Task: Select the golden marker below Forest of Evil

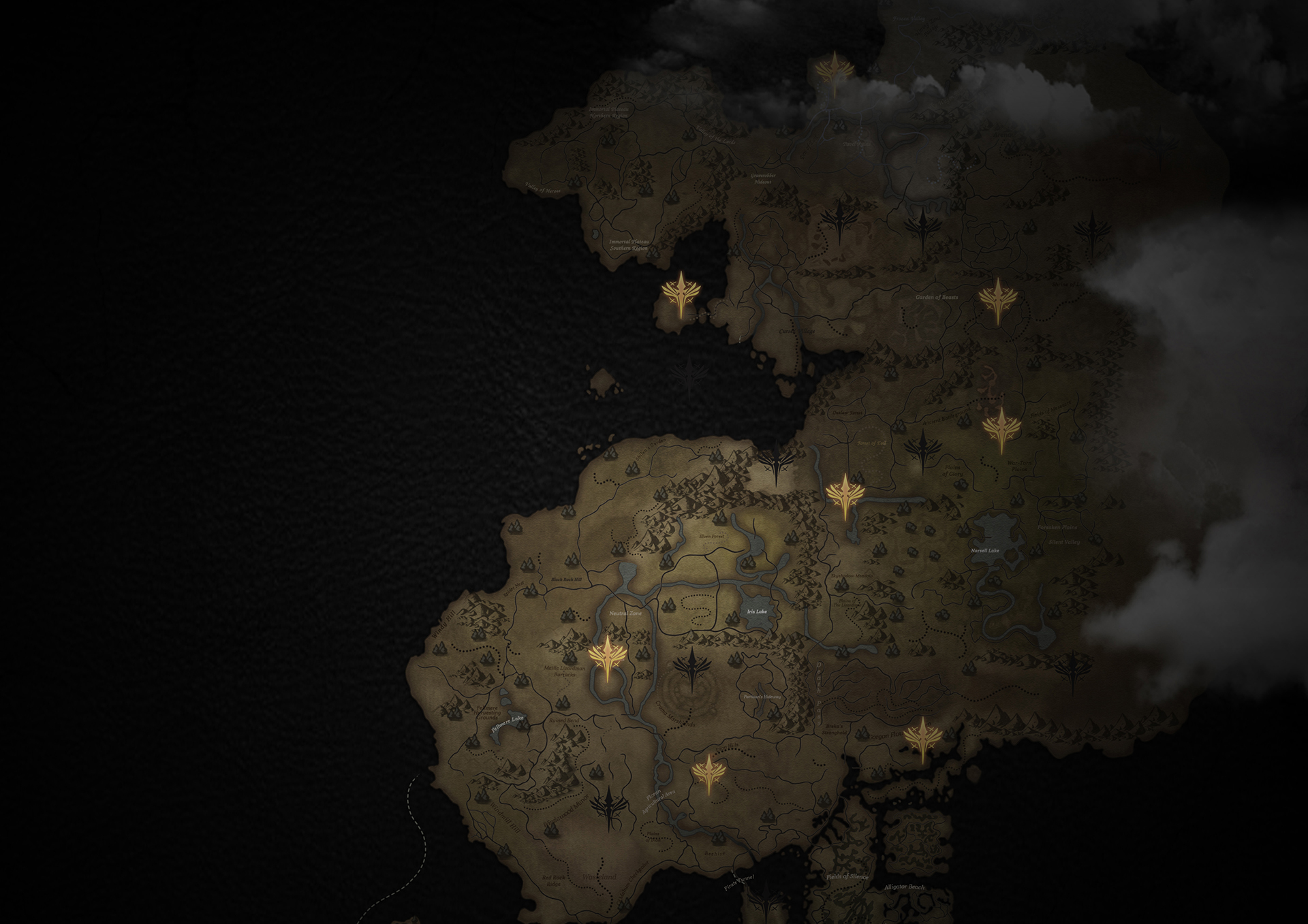Action: (x=845, y=495)
